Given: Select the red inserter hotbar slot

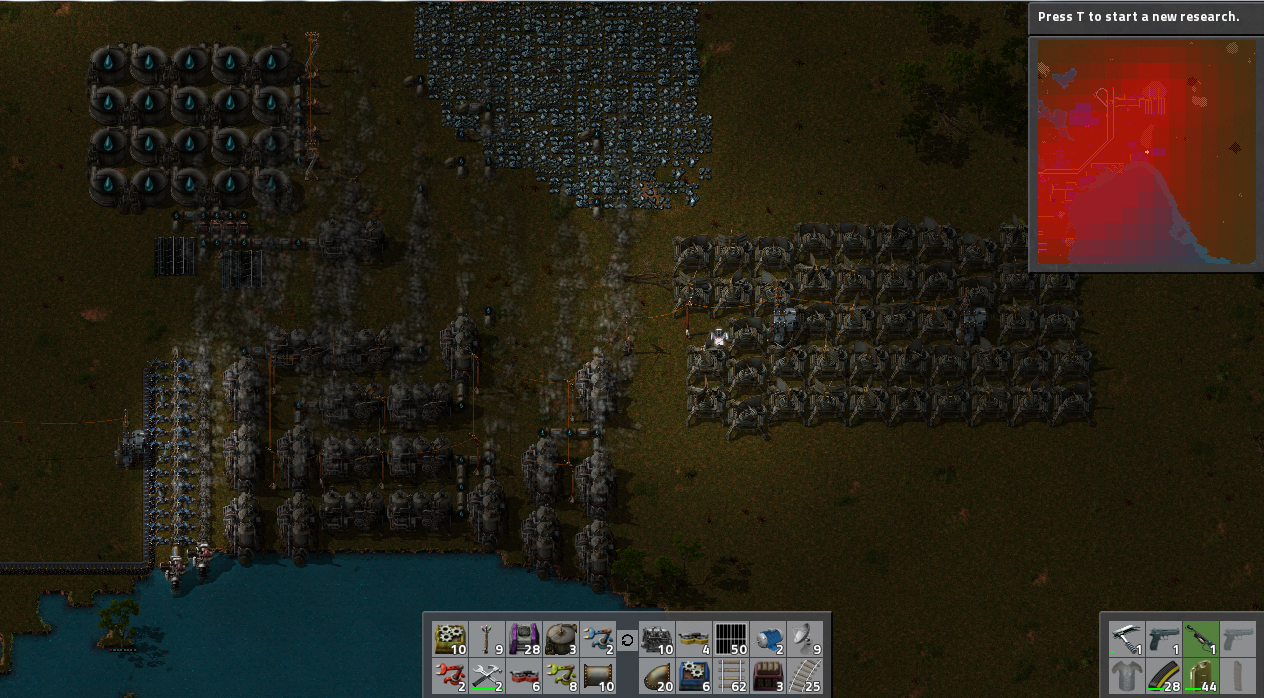Looking at the screenshot, I should (x=449, y=676).
